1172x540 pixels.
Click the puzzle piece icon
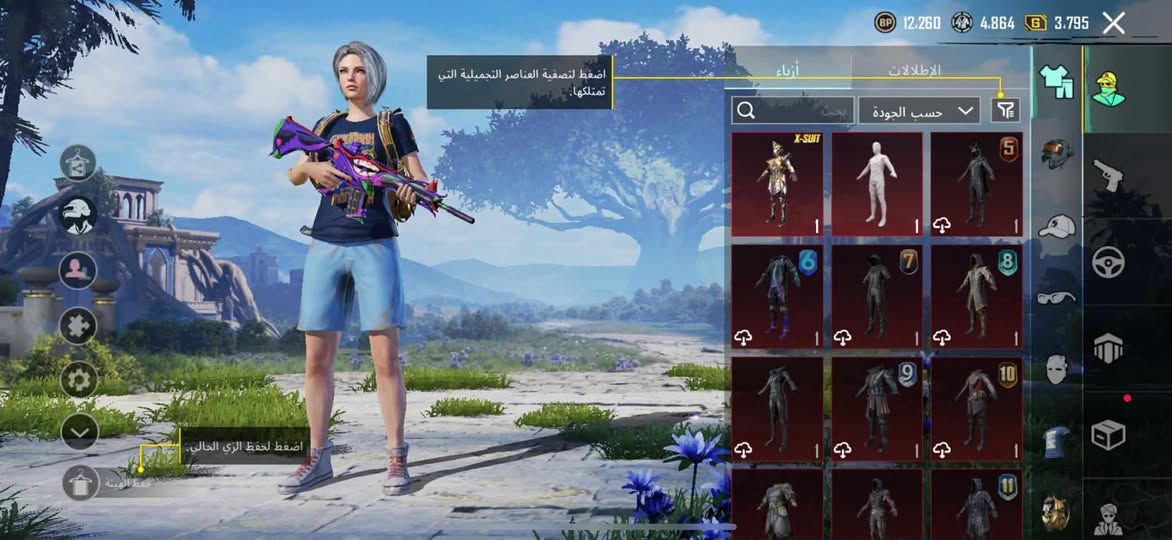tap(78, 325)
